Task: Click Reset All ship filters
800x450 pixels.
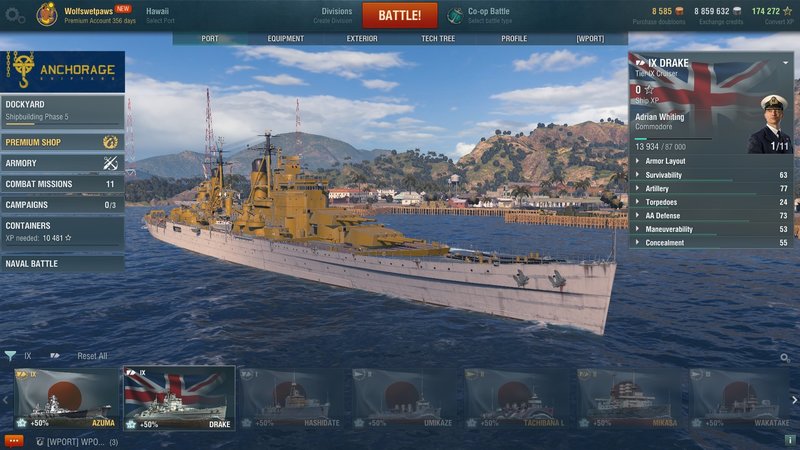Action: 92,356
